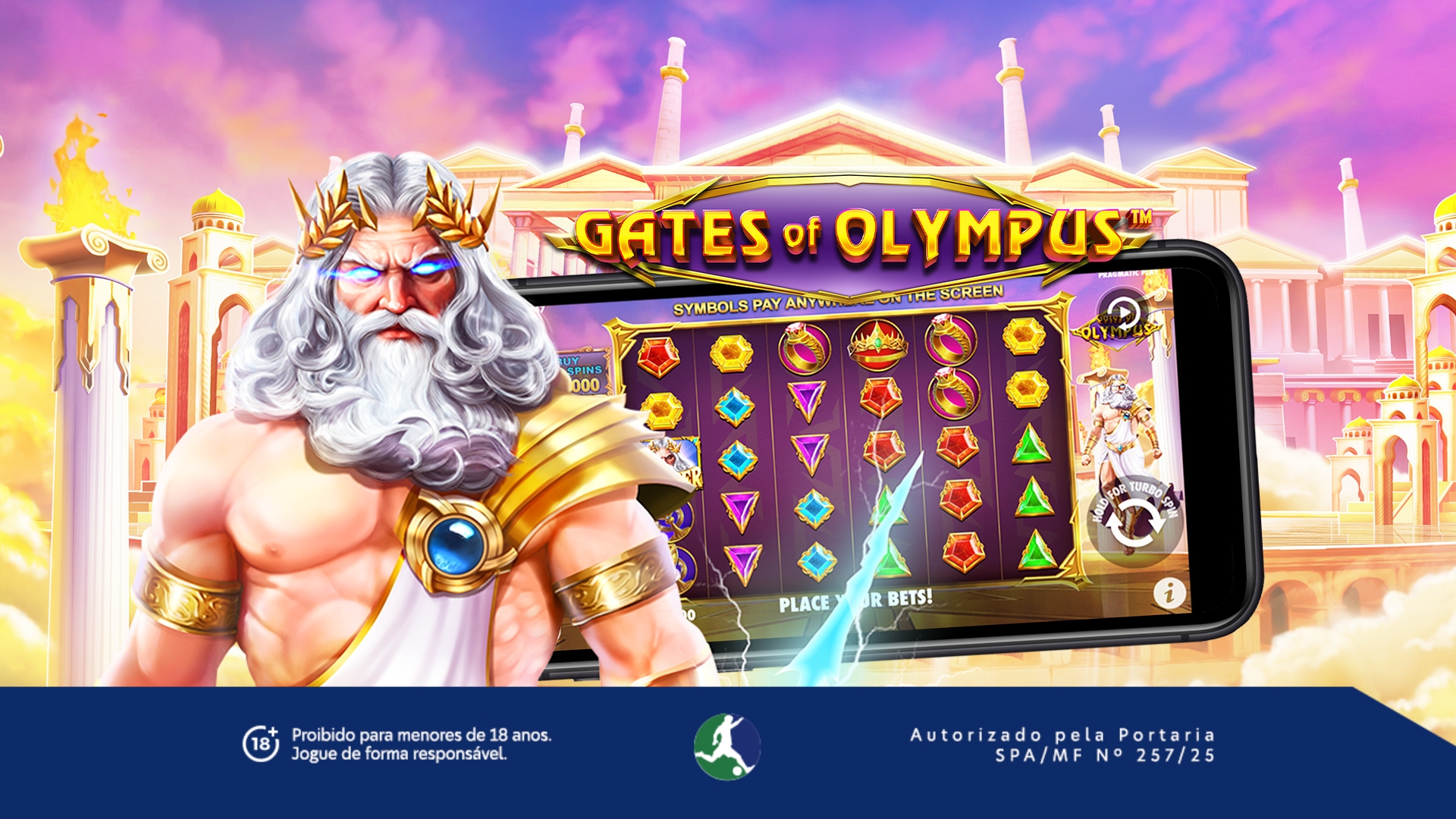This screenshot has height=819, width=1456.
Task: Open game rules via the info icon
Action: click(1170, 594)
